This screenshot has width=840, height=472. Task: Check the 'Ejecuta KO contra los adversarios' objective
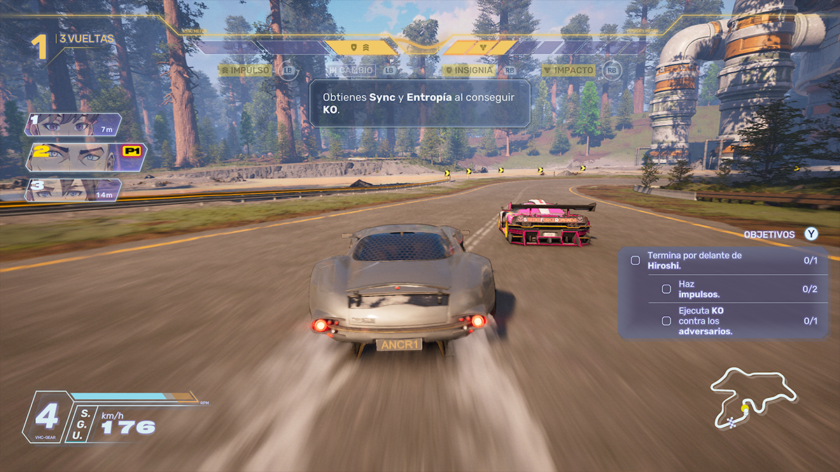(666, 321)
